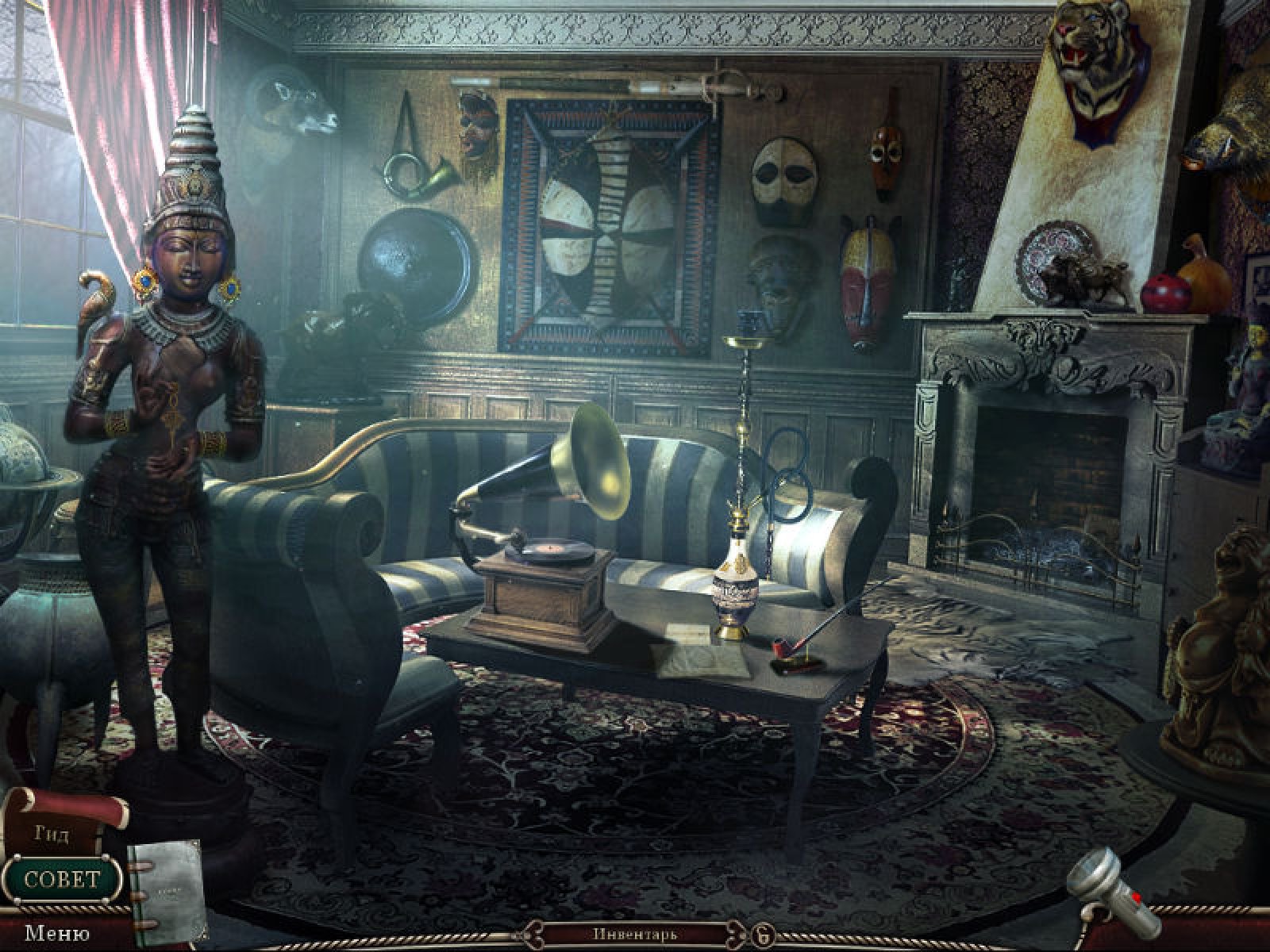Use the СОВЕТ hint button

(62, 878)
